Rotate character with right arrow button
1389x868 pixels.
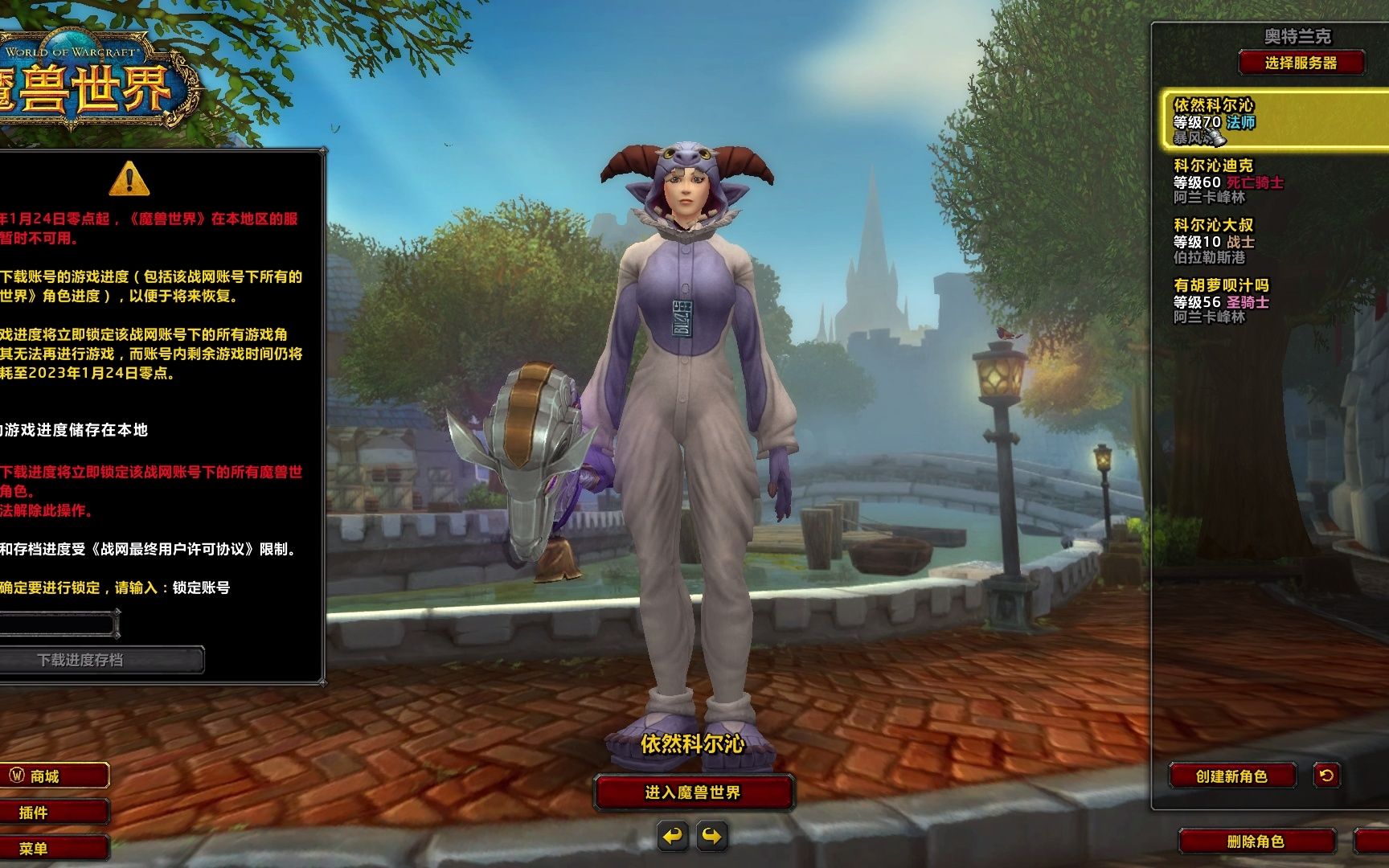click(712, 837)
